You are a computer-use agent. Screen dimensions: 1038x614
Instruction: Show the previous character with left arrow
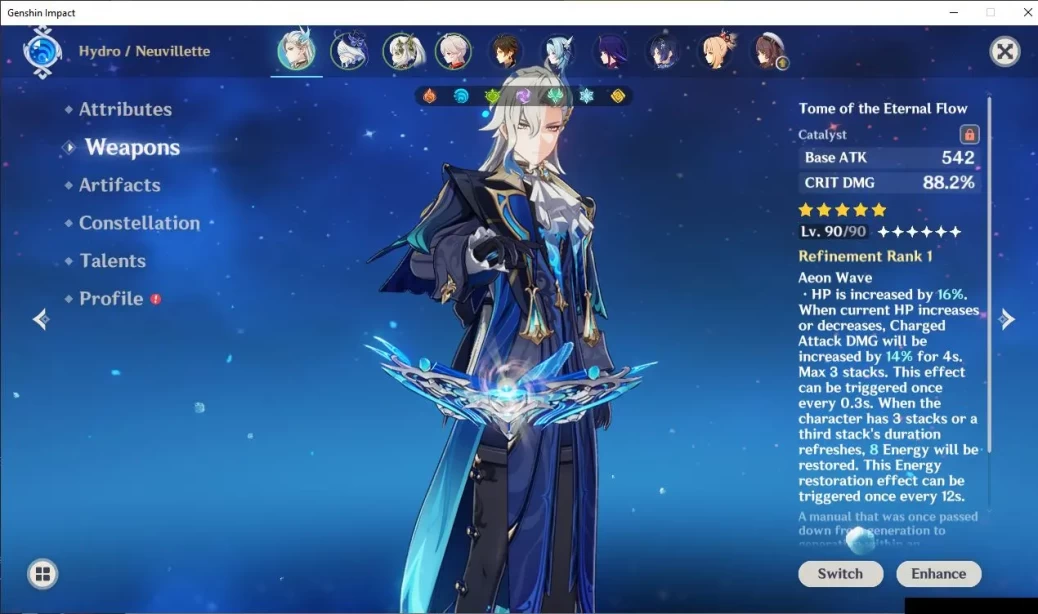pos(41,319)
